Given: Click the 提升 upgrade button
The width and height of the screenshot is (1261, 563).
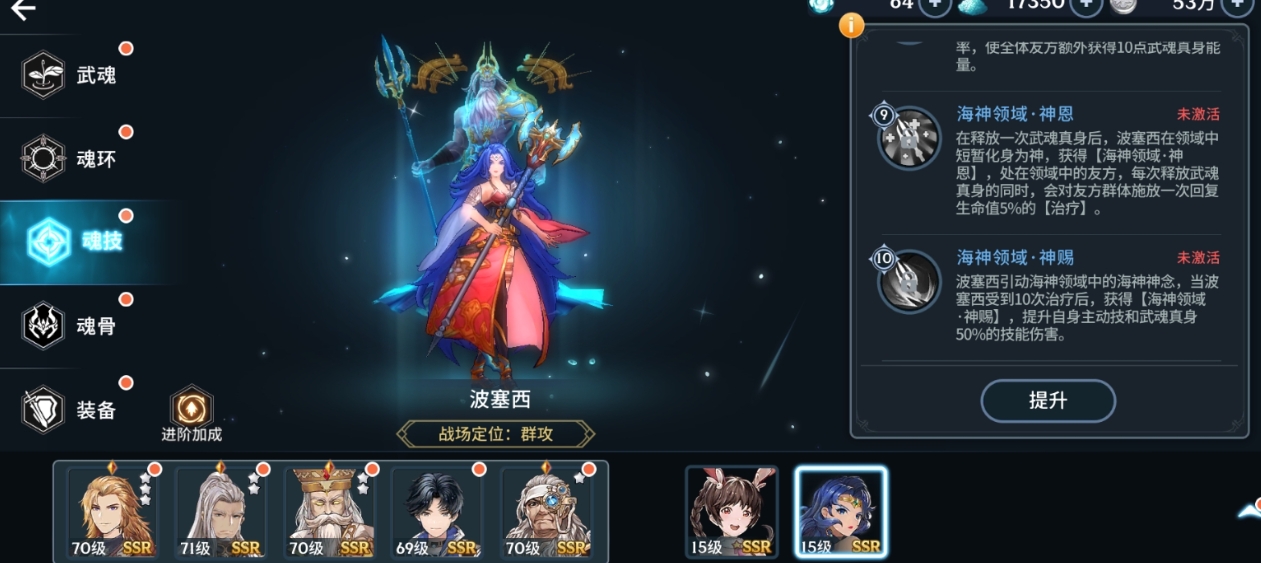Looking at the screenshot, I should tap(1047, 401).
